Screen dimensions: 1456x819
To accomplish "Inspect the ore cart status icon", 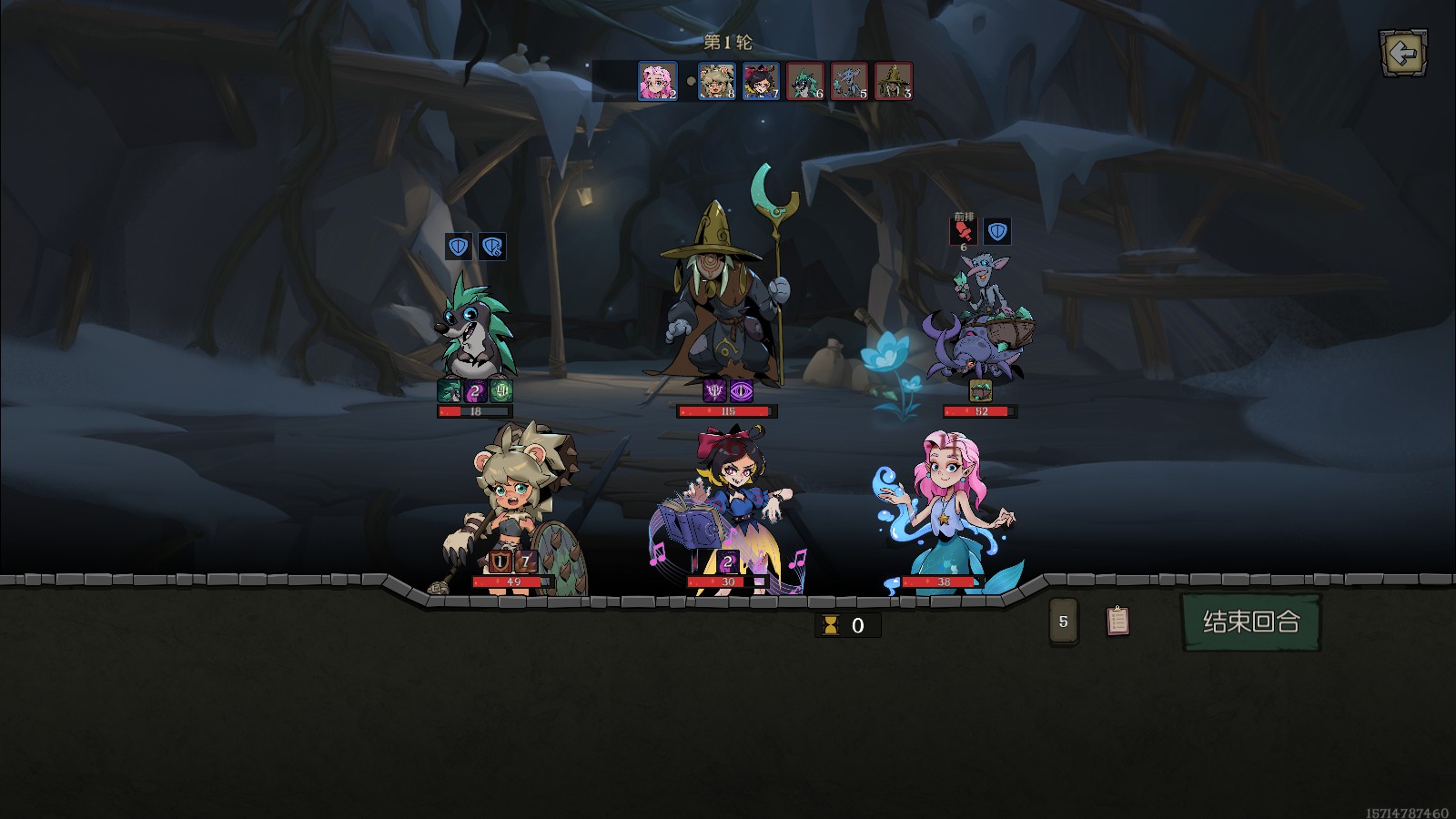I will [980, 391].
